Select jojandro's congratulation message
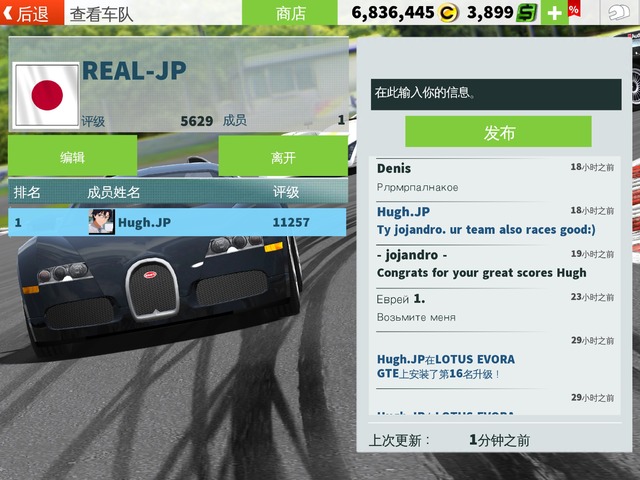The height and width of the screenshot is (480, 640). point(495,264)
